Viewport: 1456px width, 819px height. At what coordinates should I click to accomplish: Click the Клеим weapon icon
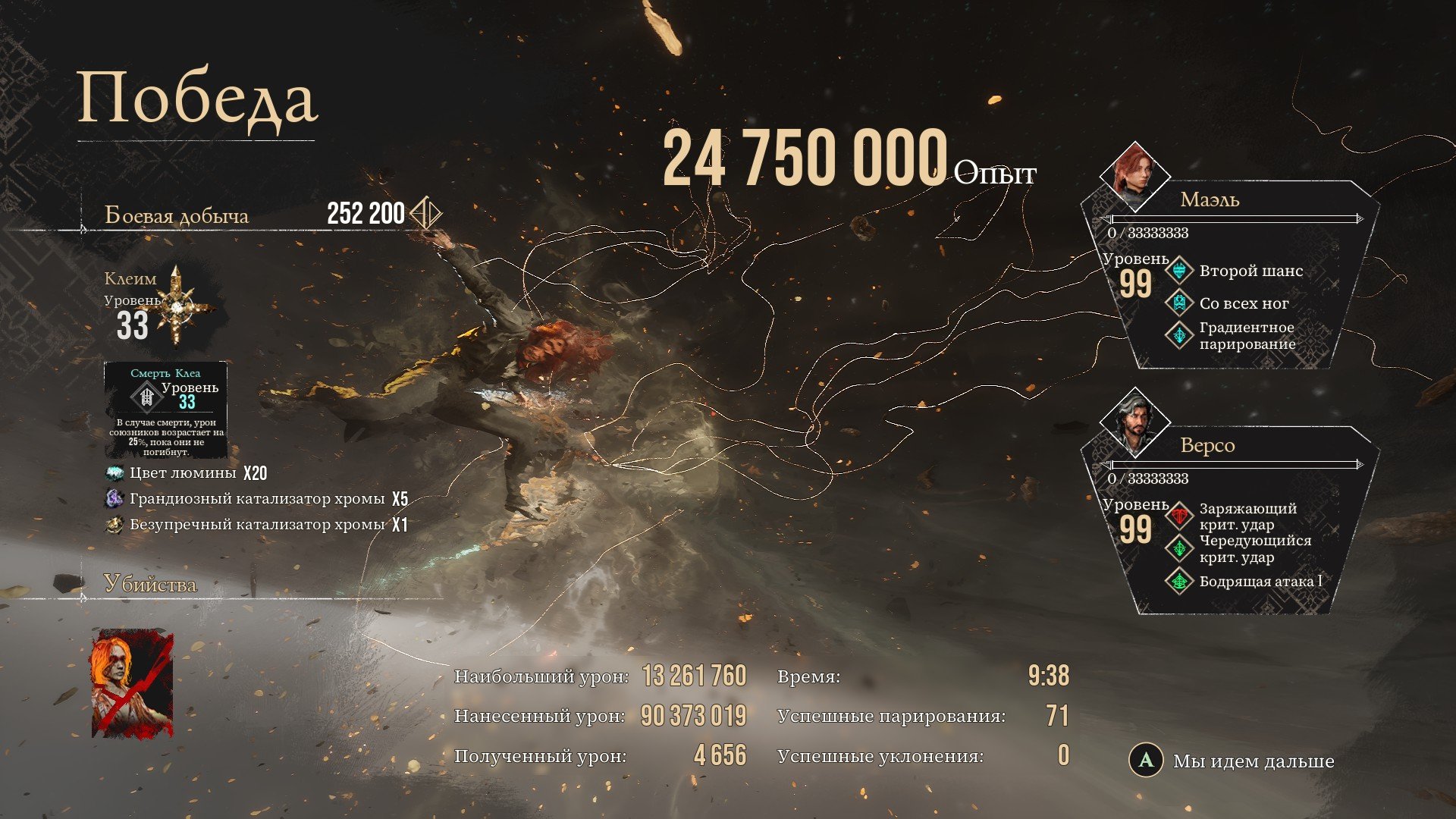point(177,307)
